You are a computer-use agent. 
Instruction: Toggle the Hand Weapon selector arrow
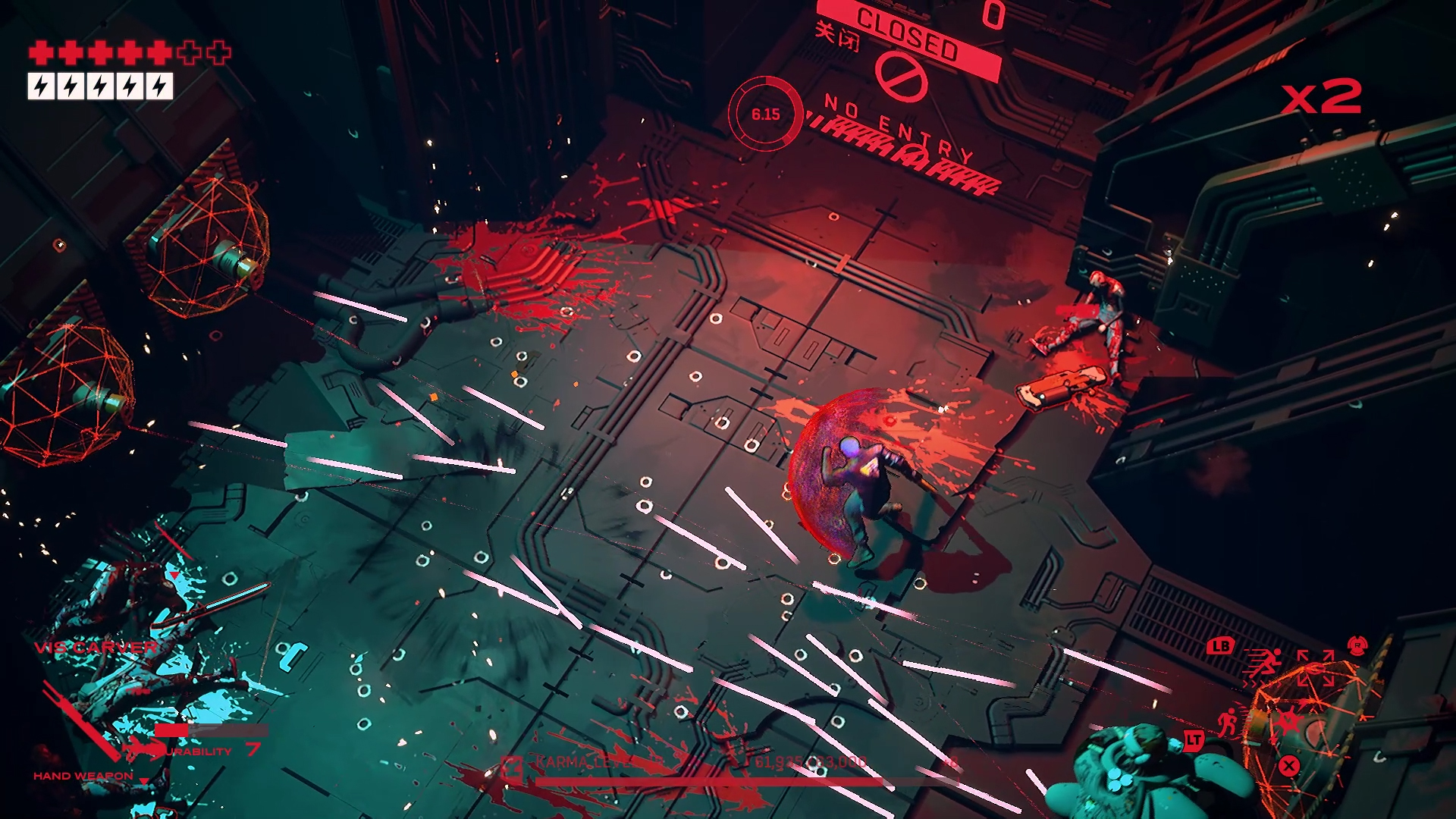pyautogui.click(x=144, y=781)
